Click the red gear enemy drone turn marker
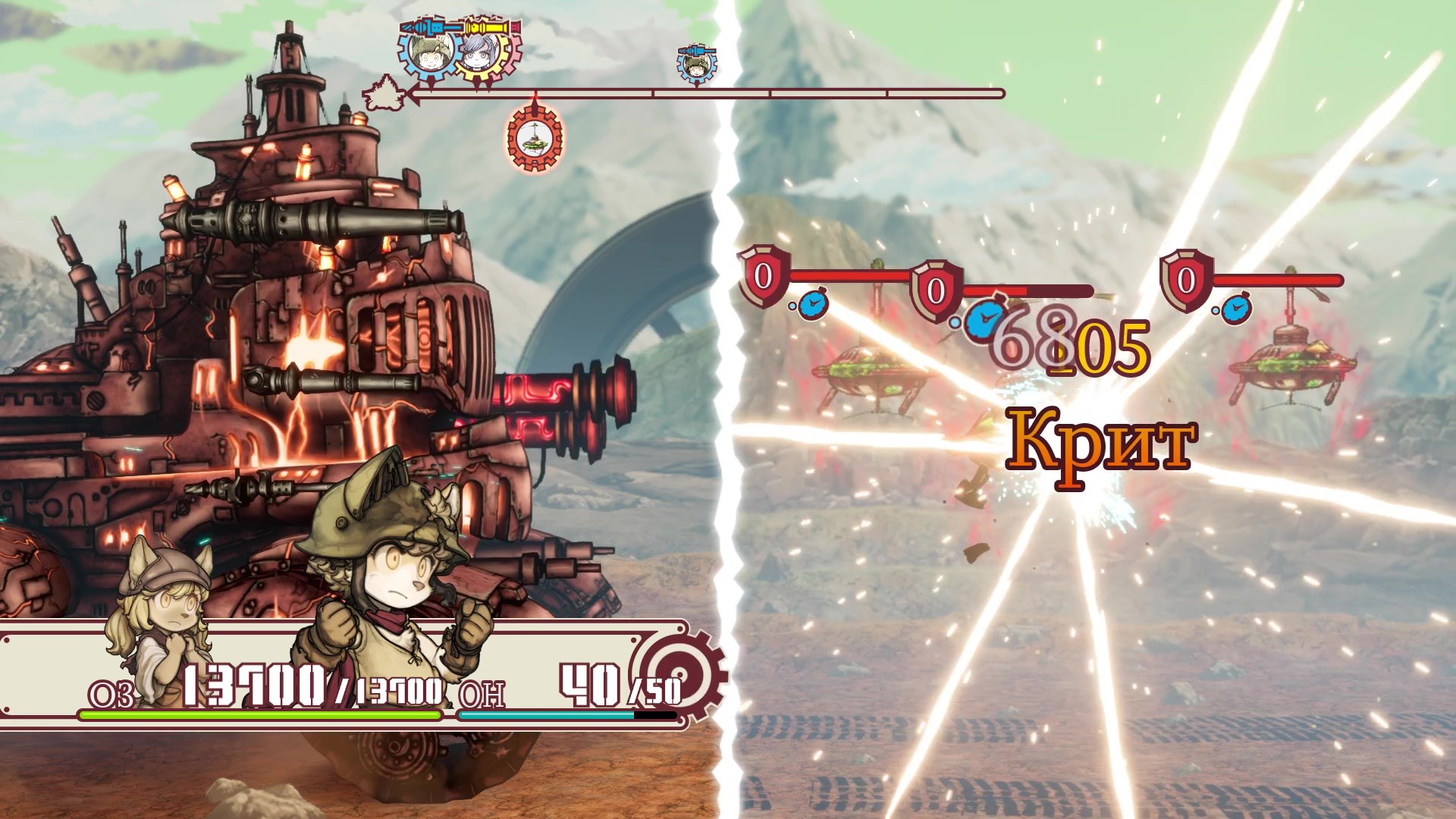Image resolution: width=1456 pixels, height=819 pixels. coord(535,139)
